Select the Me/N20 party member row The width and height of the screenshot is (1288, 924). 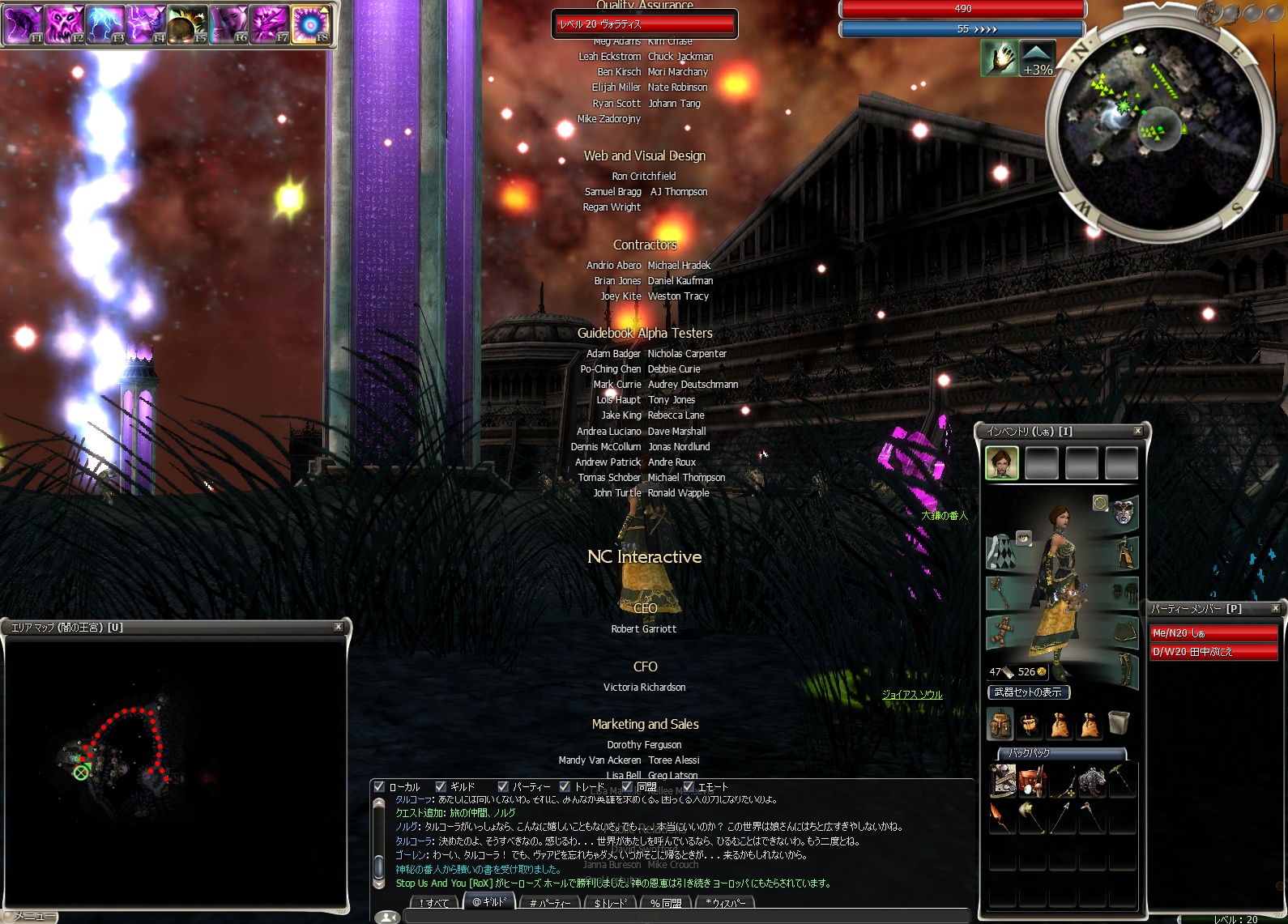(1213, 632)
